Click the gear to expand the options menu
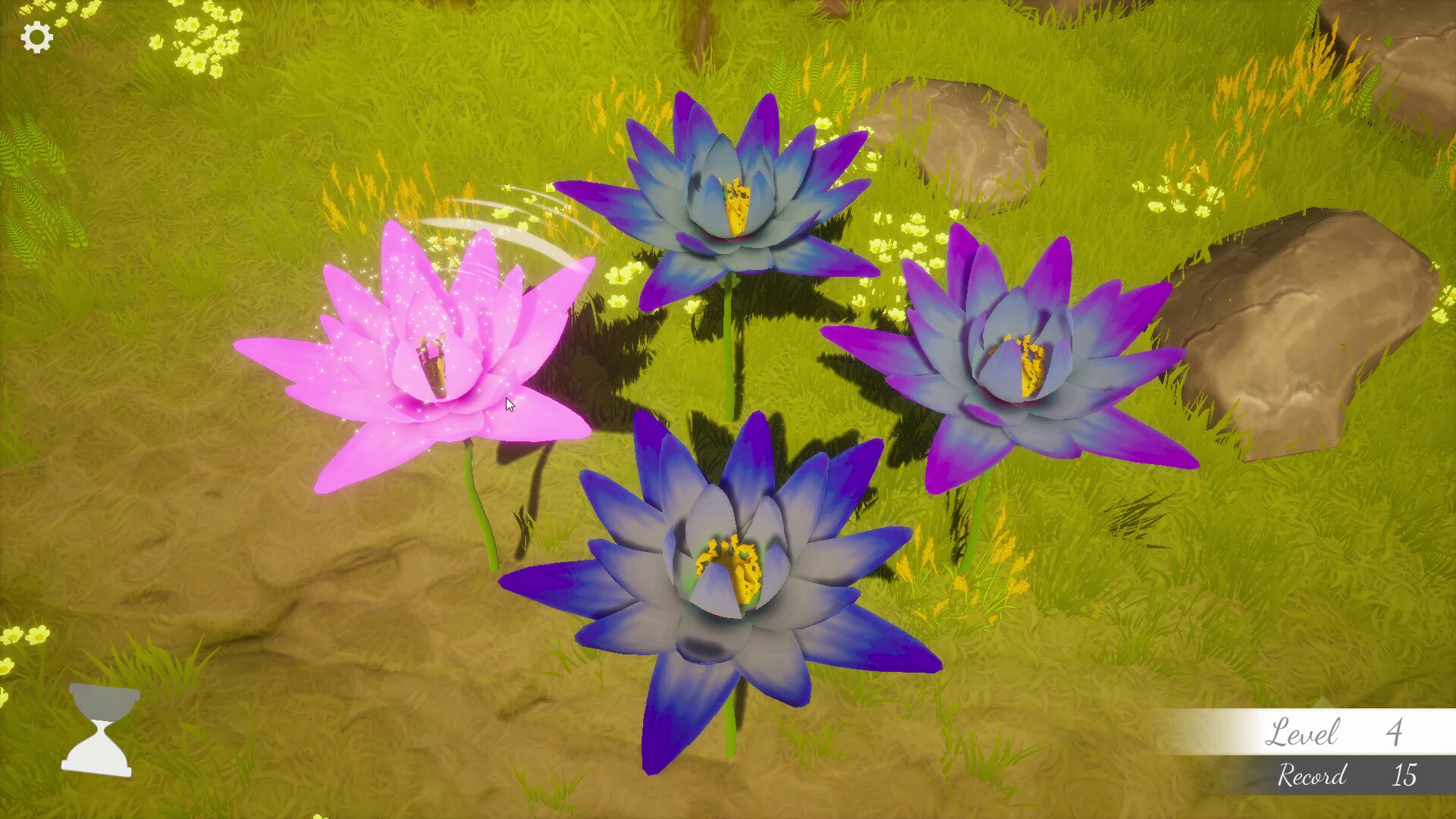Image resolution: width=1456 pixels, height=819 pixels. [36, 35]
